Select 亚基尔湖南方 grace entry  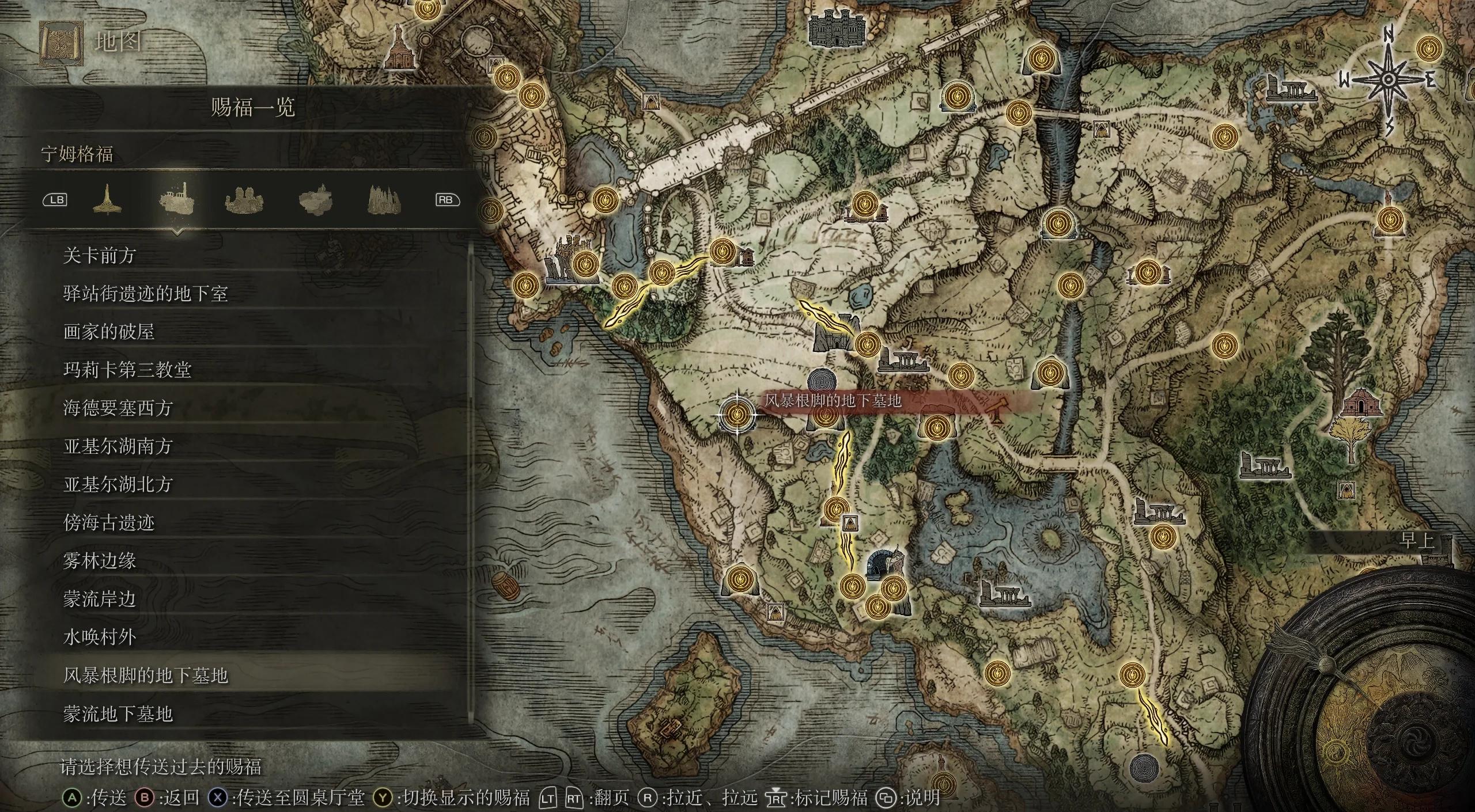(x=118, y=446)
